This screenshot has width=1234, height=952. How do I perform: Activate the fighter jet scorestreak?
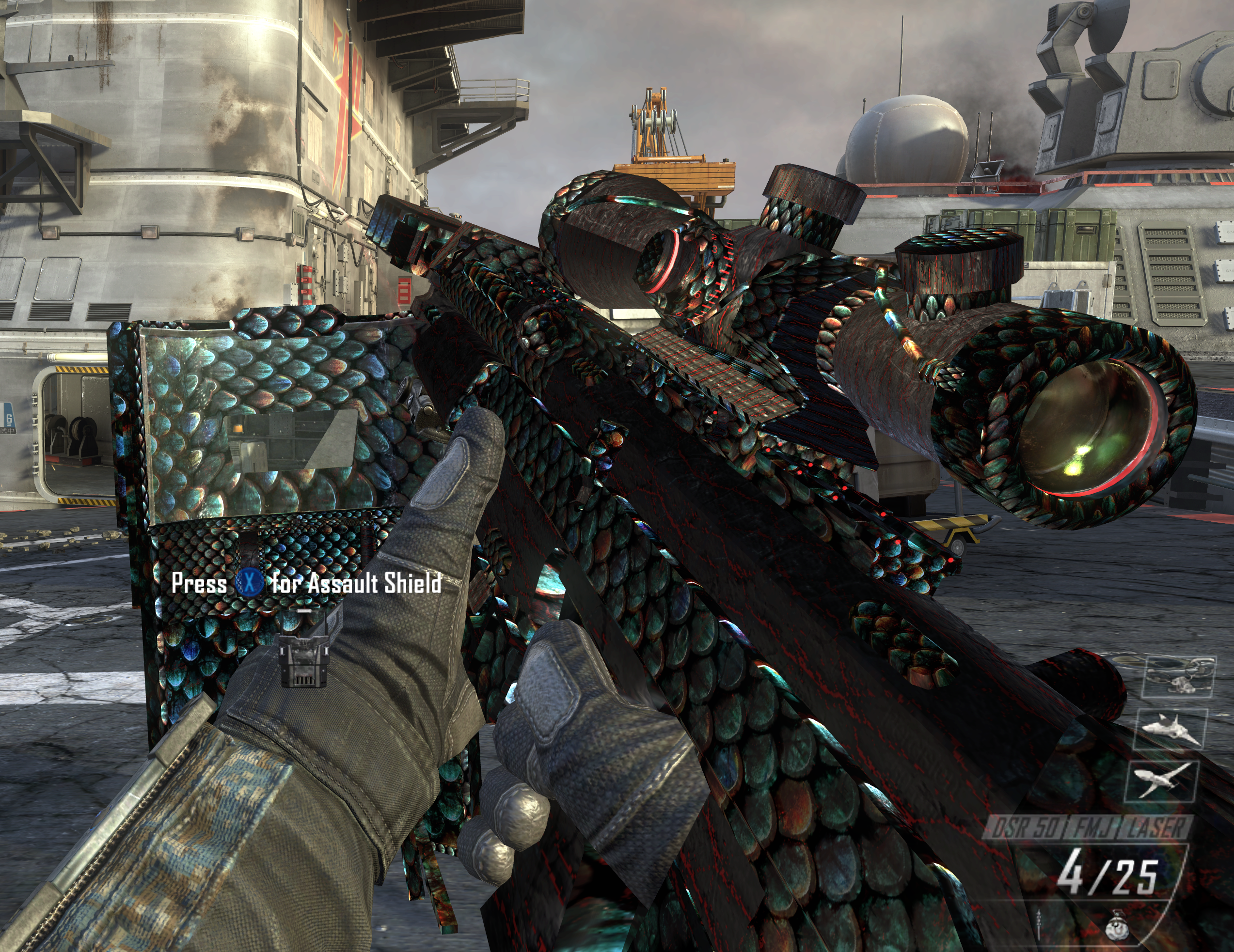click(1171, 729)
